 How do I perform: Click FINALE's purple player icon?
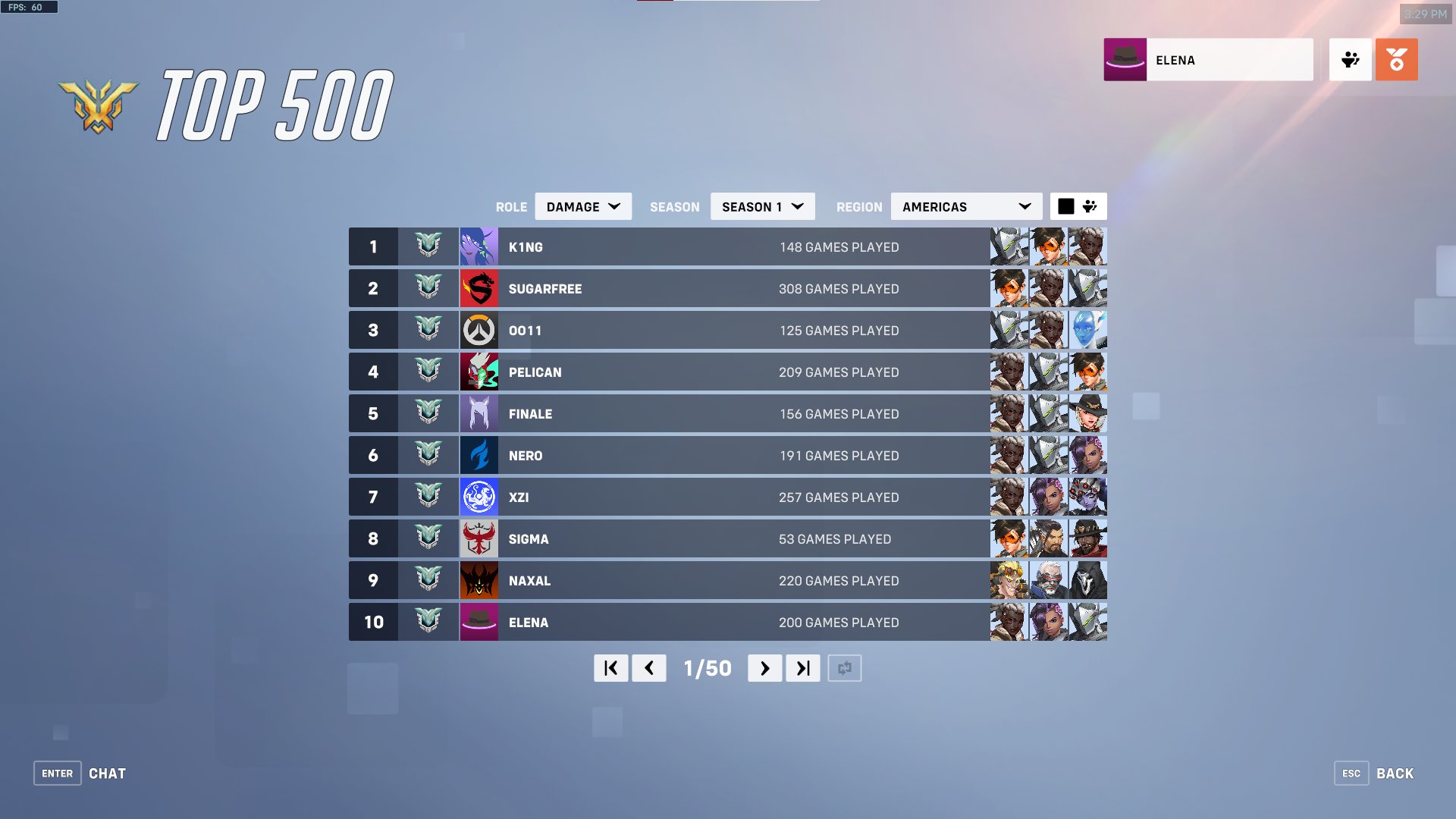pyautogui.click(x=479, y=413)
